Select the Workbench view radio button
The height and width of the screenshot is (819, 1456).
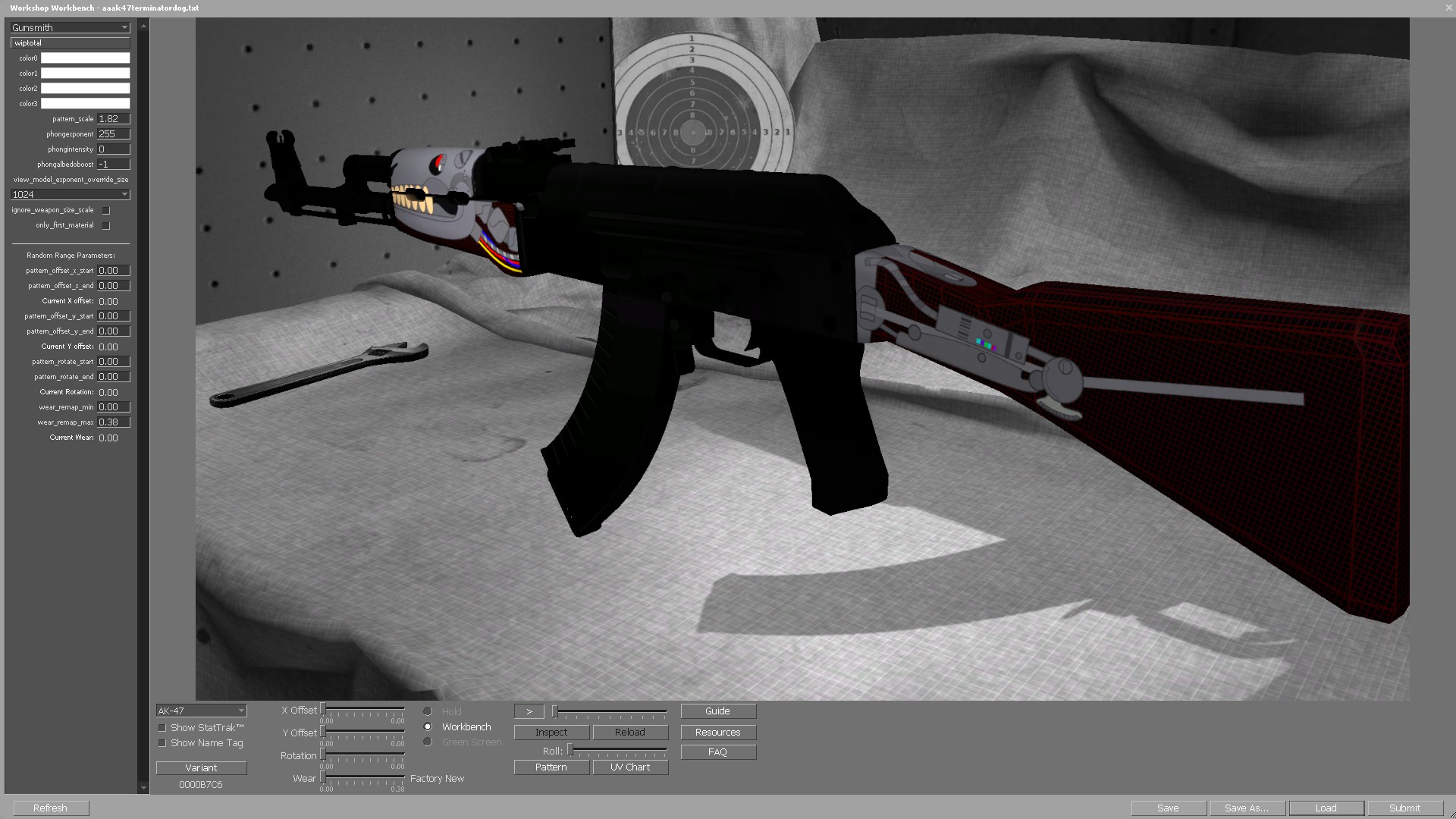pos(428,726)
